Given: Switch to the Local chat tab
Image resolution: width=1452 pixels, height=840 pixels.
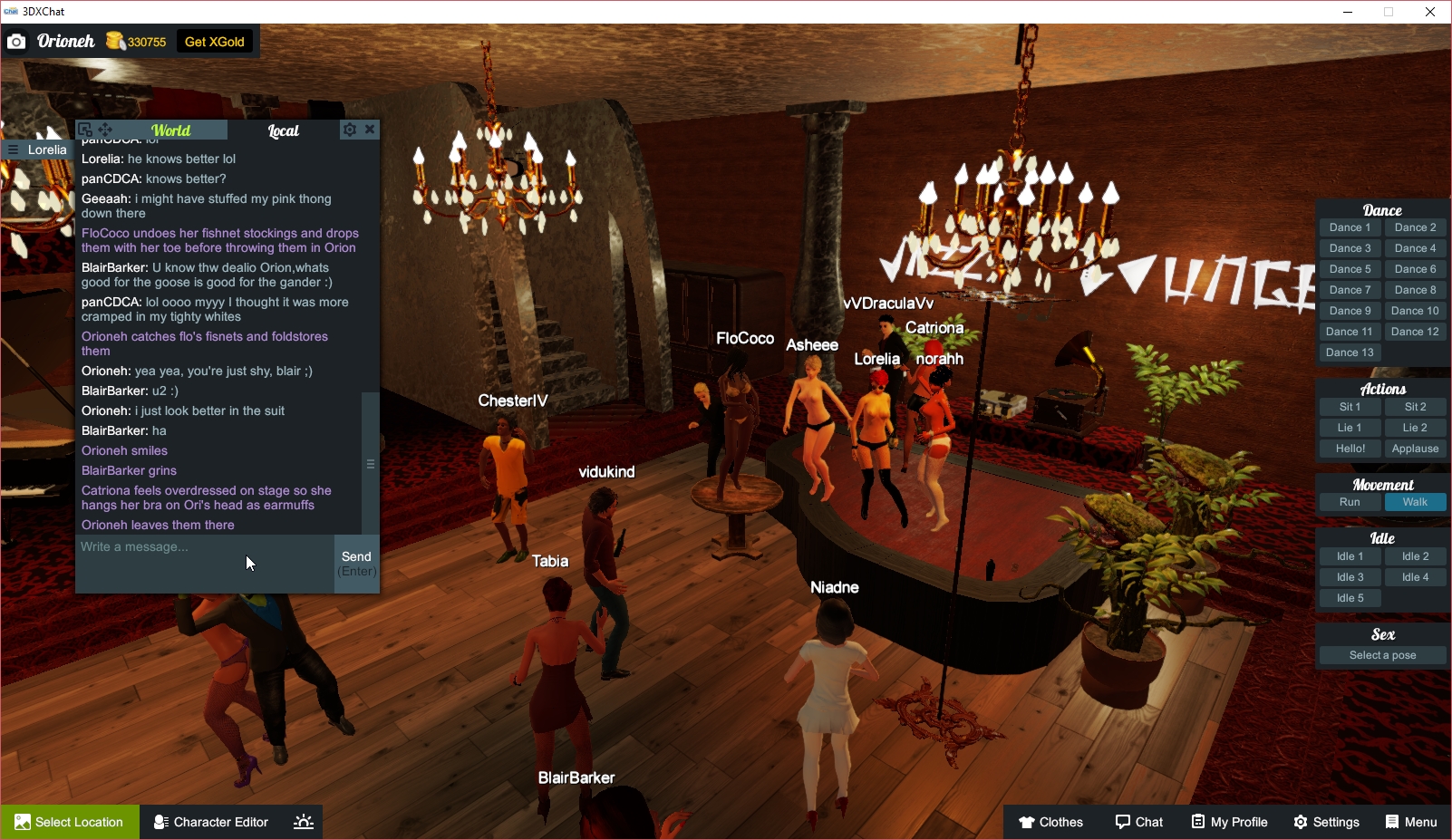Looking at the screenshot, I should tap(283, 130).
